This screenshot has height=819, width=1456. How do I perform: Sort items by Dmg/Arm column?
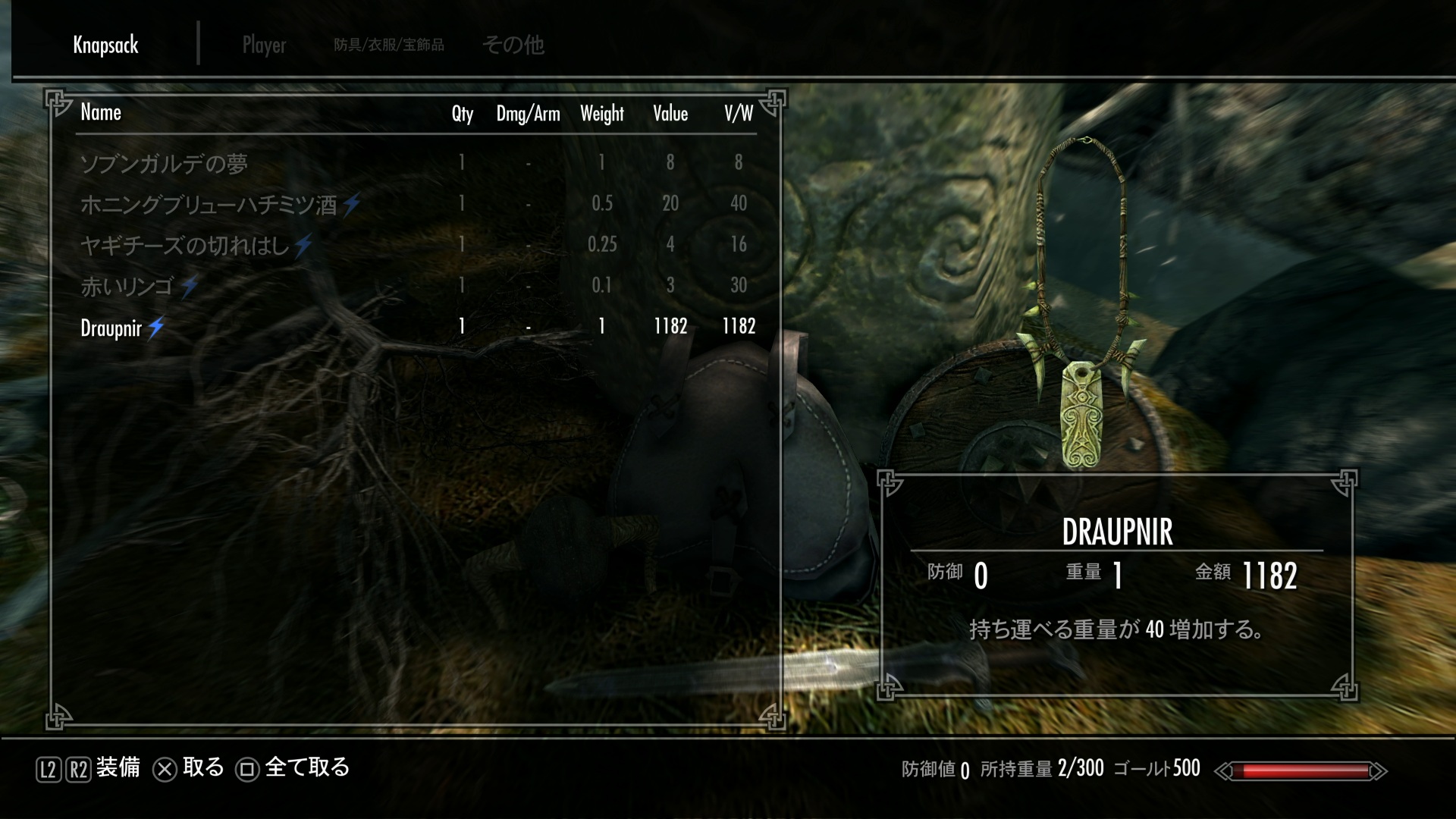(528, 114)
